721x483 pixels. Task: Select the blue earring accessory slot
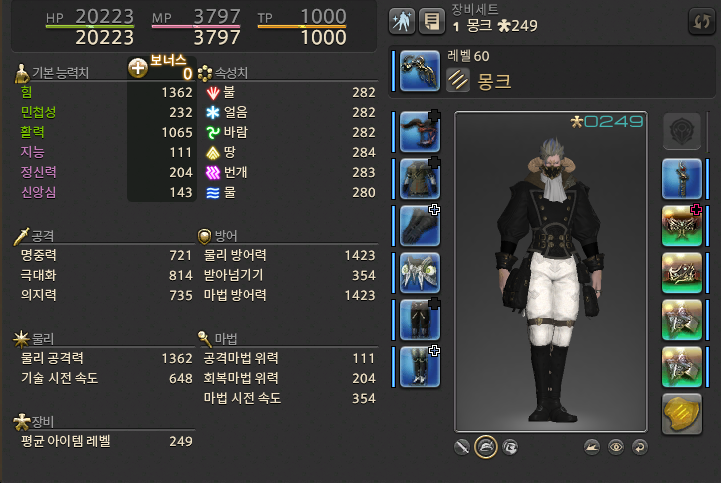coord(681,178)
